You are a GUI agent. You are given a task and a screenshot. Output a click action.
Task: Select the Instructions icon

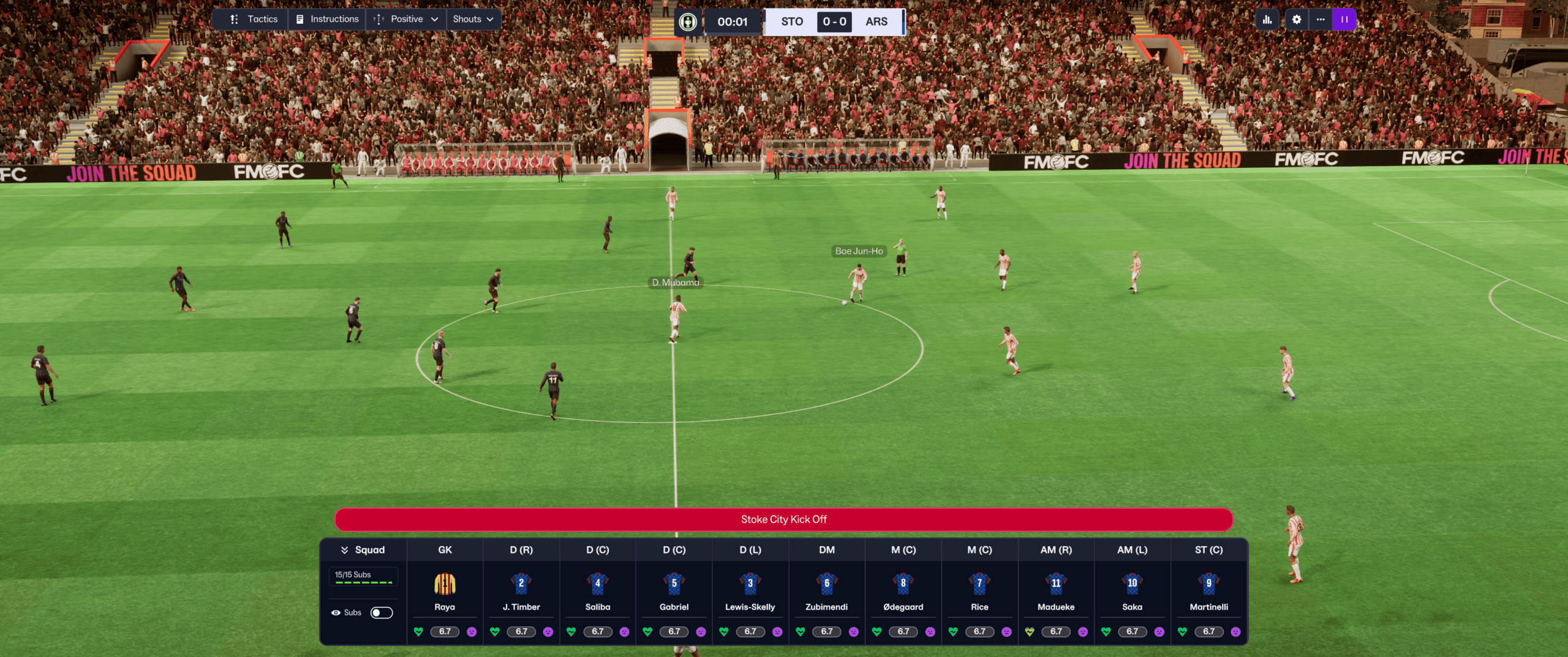pos(298,18)
